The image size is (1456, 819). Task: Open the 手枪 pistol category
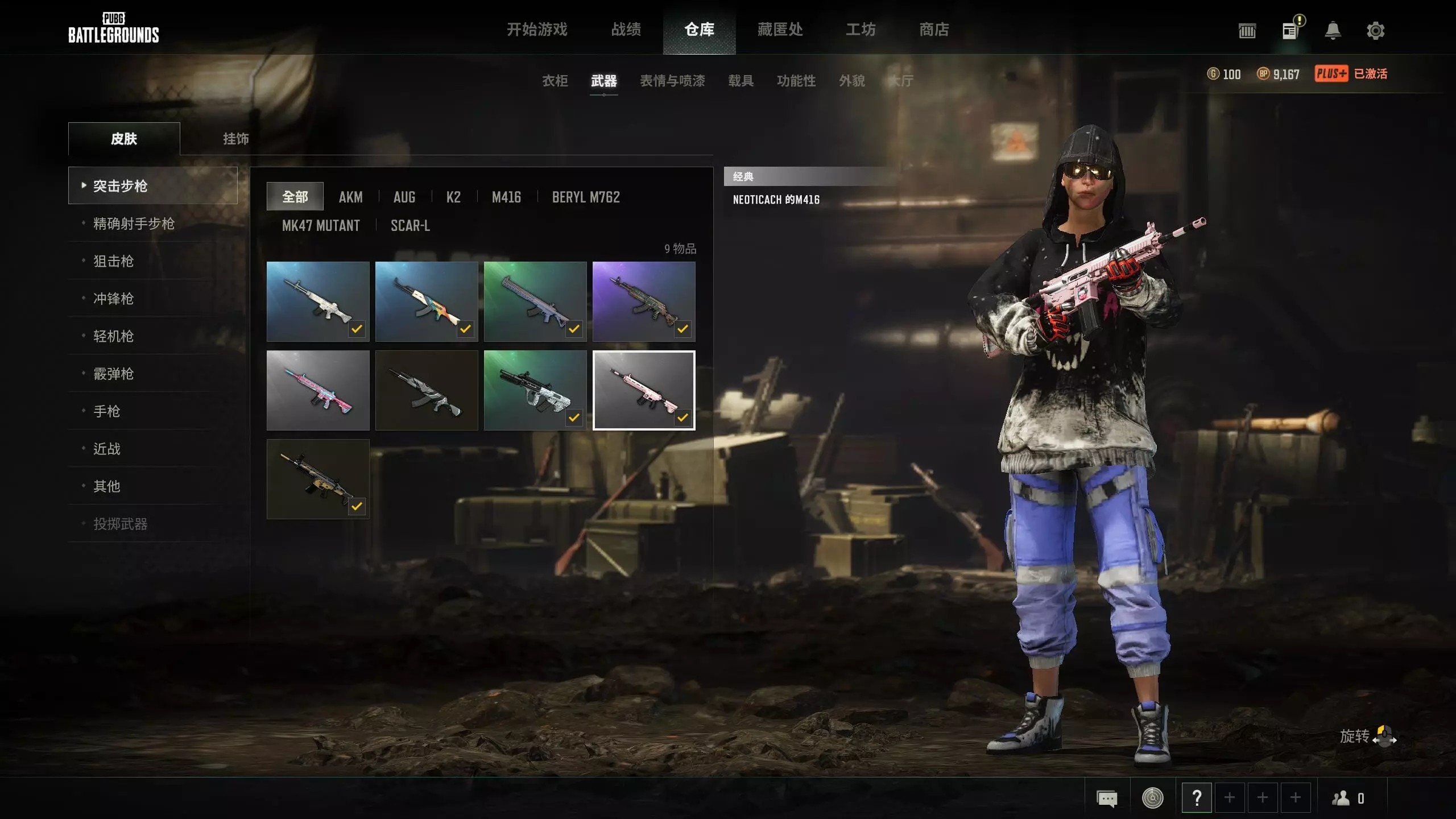[106, 411]
